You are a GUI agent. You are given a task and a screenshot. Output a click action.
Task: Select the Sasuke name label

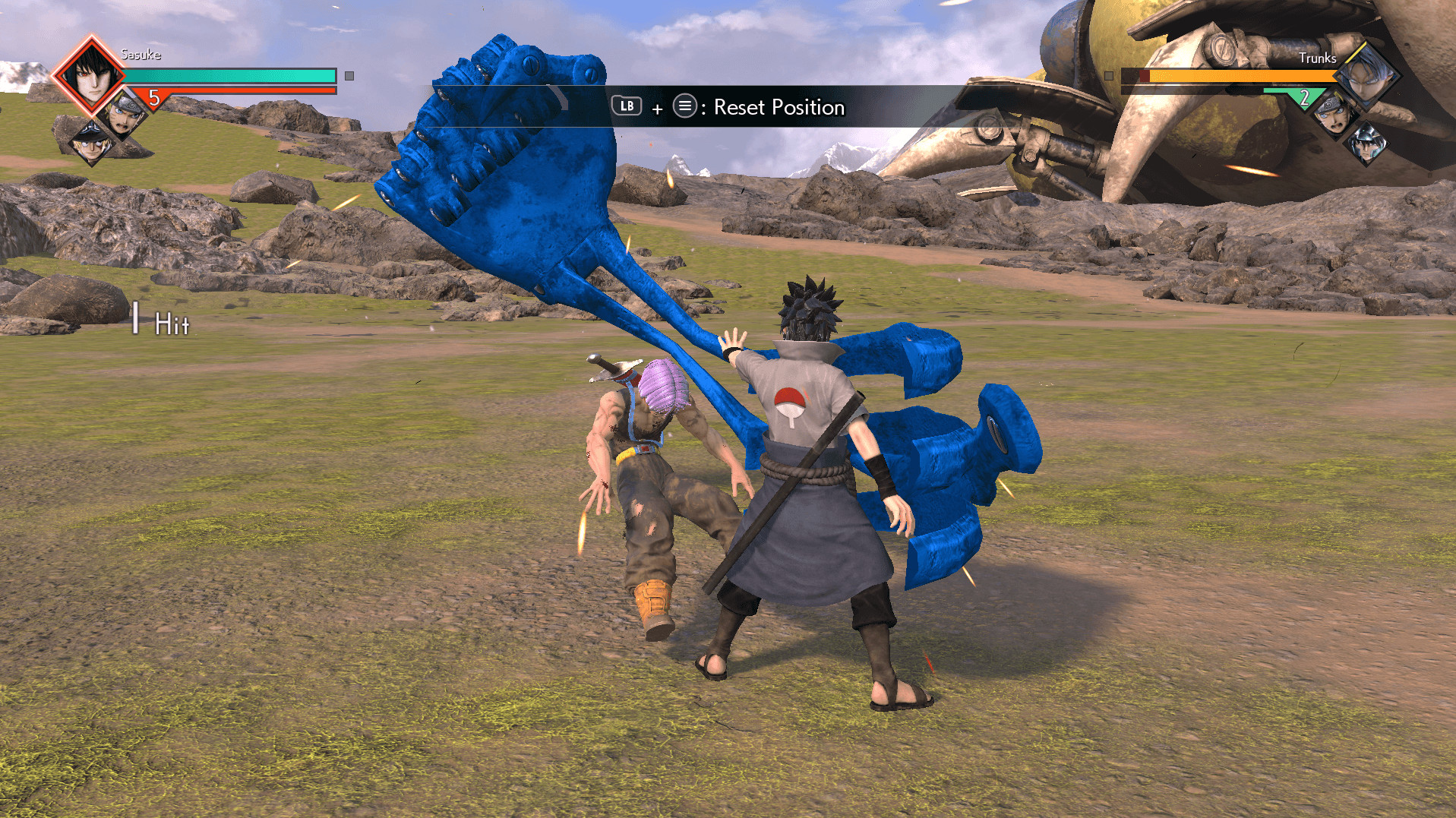click(x=141, y=55)
